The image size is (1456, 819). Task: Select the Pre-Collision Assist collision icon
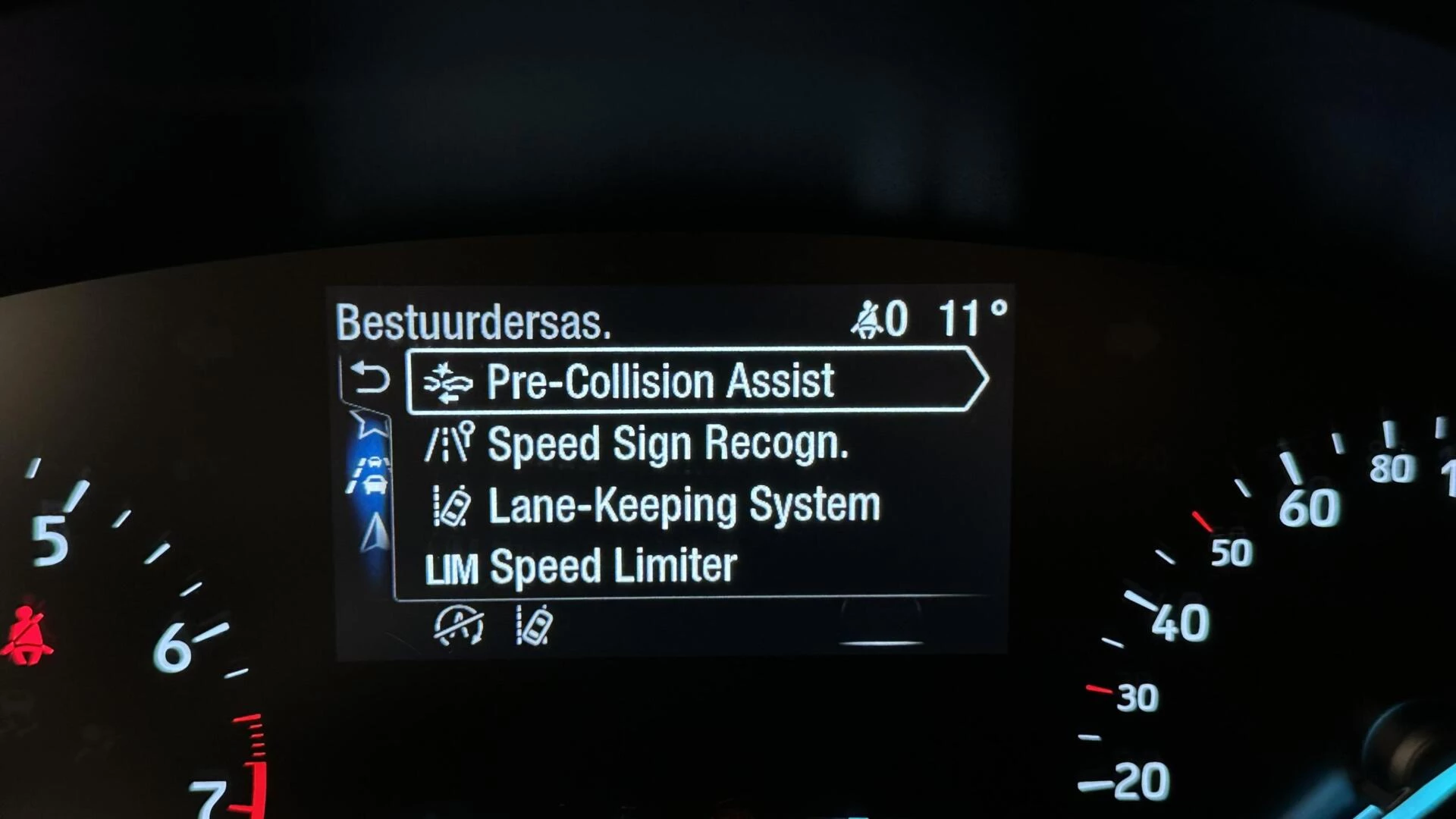click(x=449, y=381)
